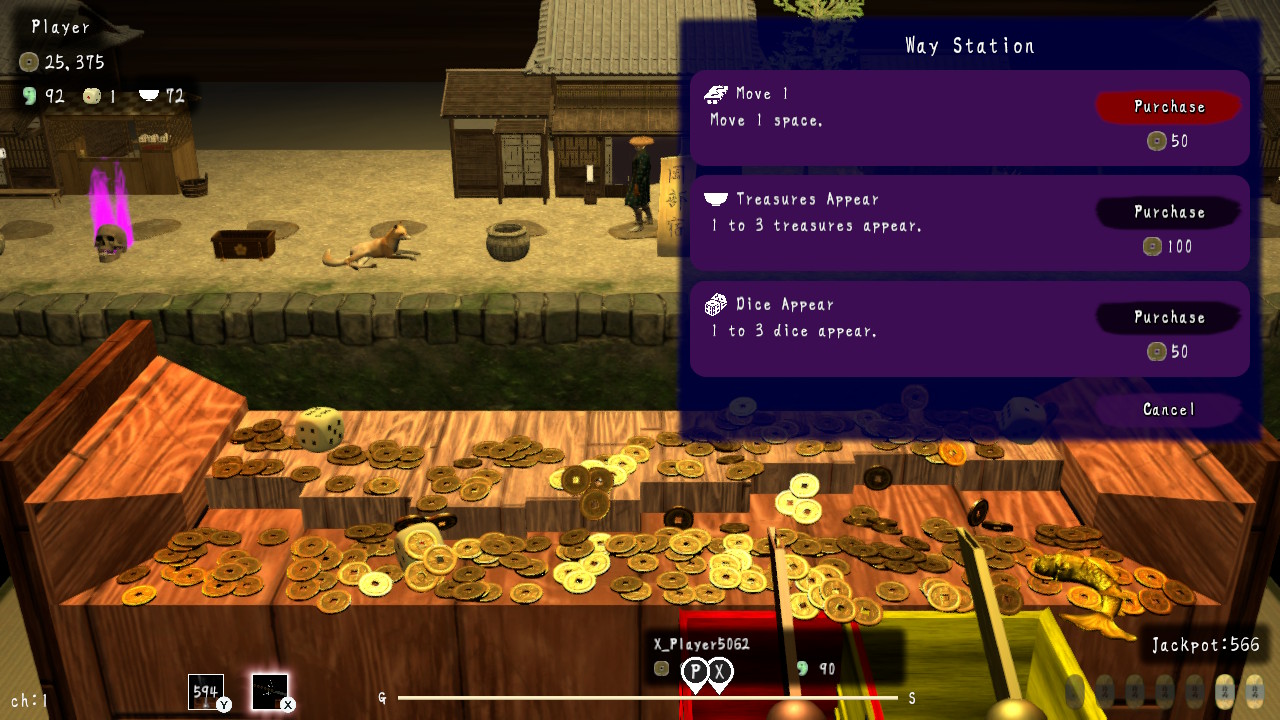
Task: Click the dice counter icon showing 1
Action: (x=92, y=95)
